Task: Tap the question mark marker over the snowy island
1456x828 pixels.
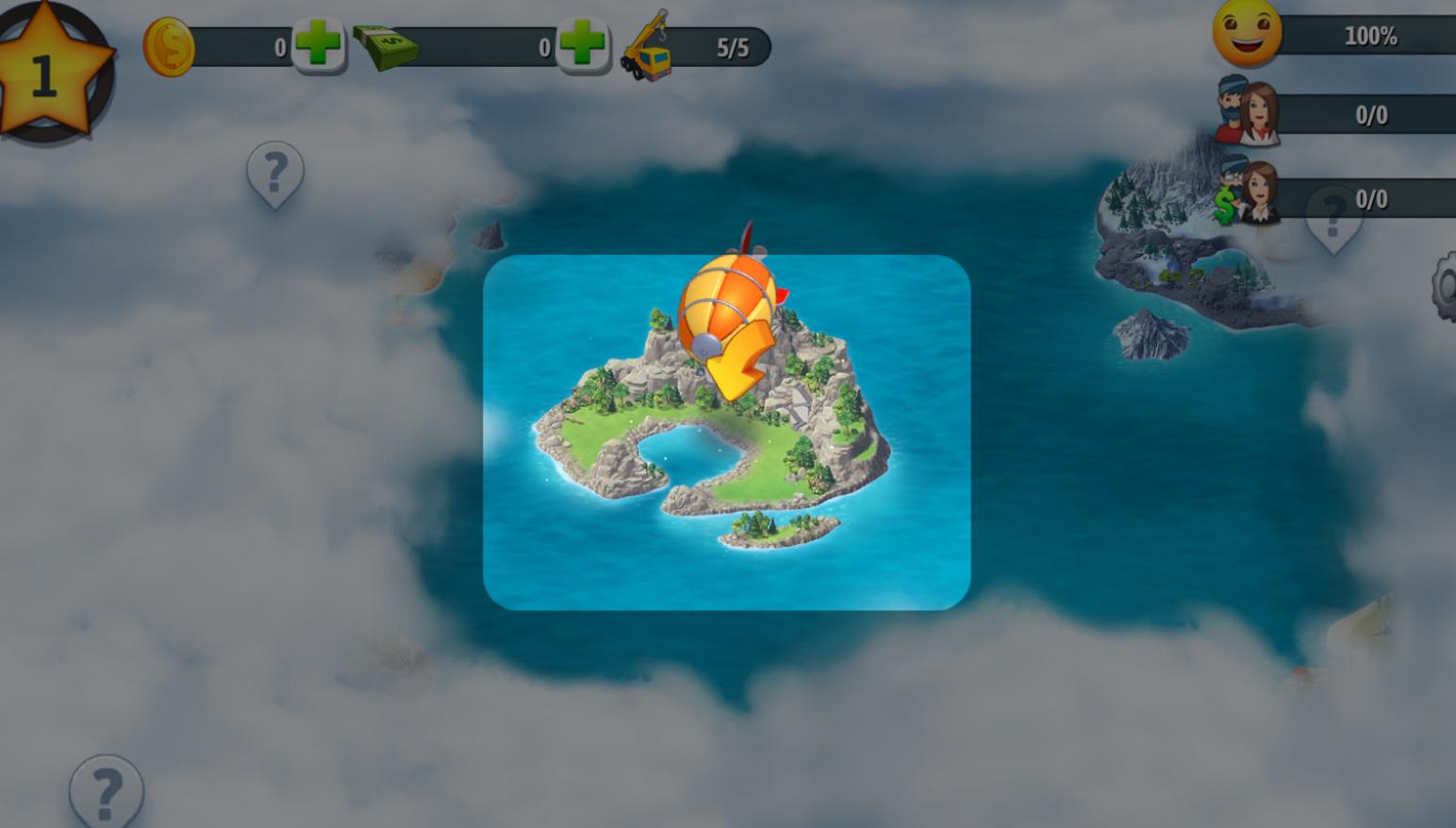Action: click(1332, 220)
